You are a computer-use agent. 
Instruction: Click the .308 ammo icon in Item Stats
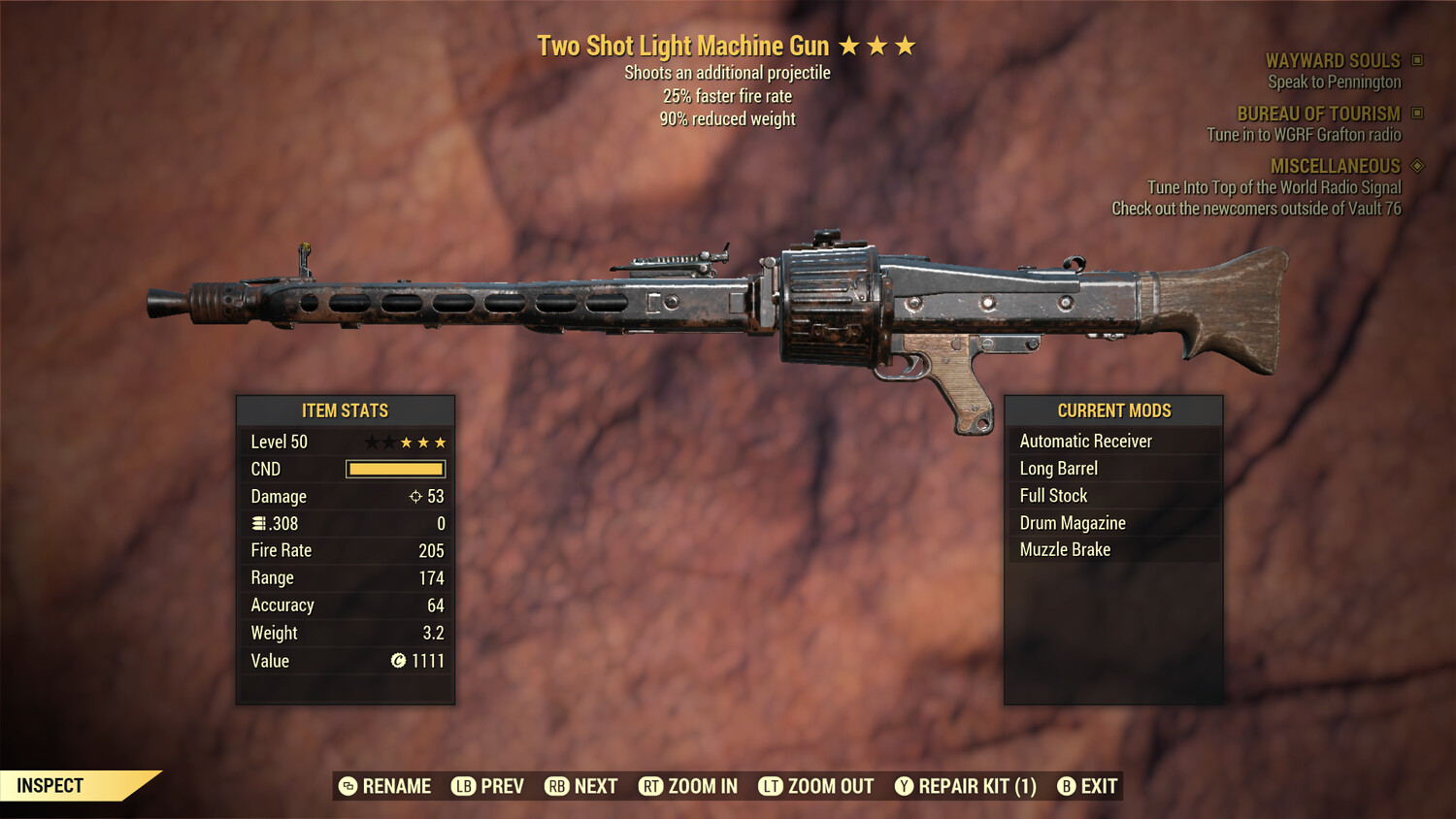pyautogui.click(x=259, y=523)
